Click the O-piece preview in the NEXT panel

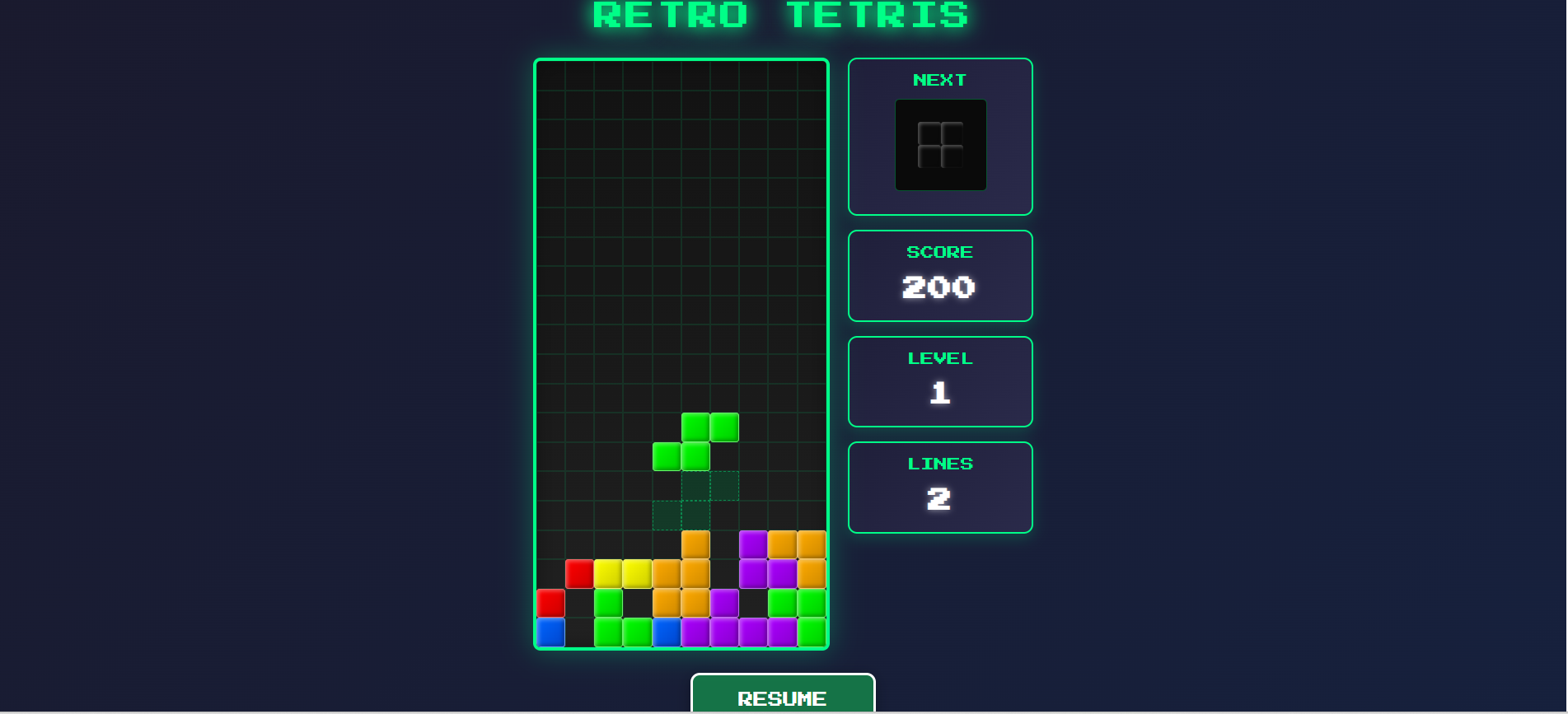tap(939, 144)
